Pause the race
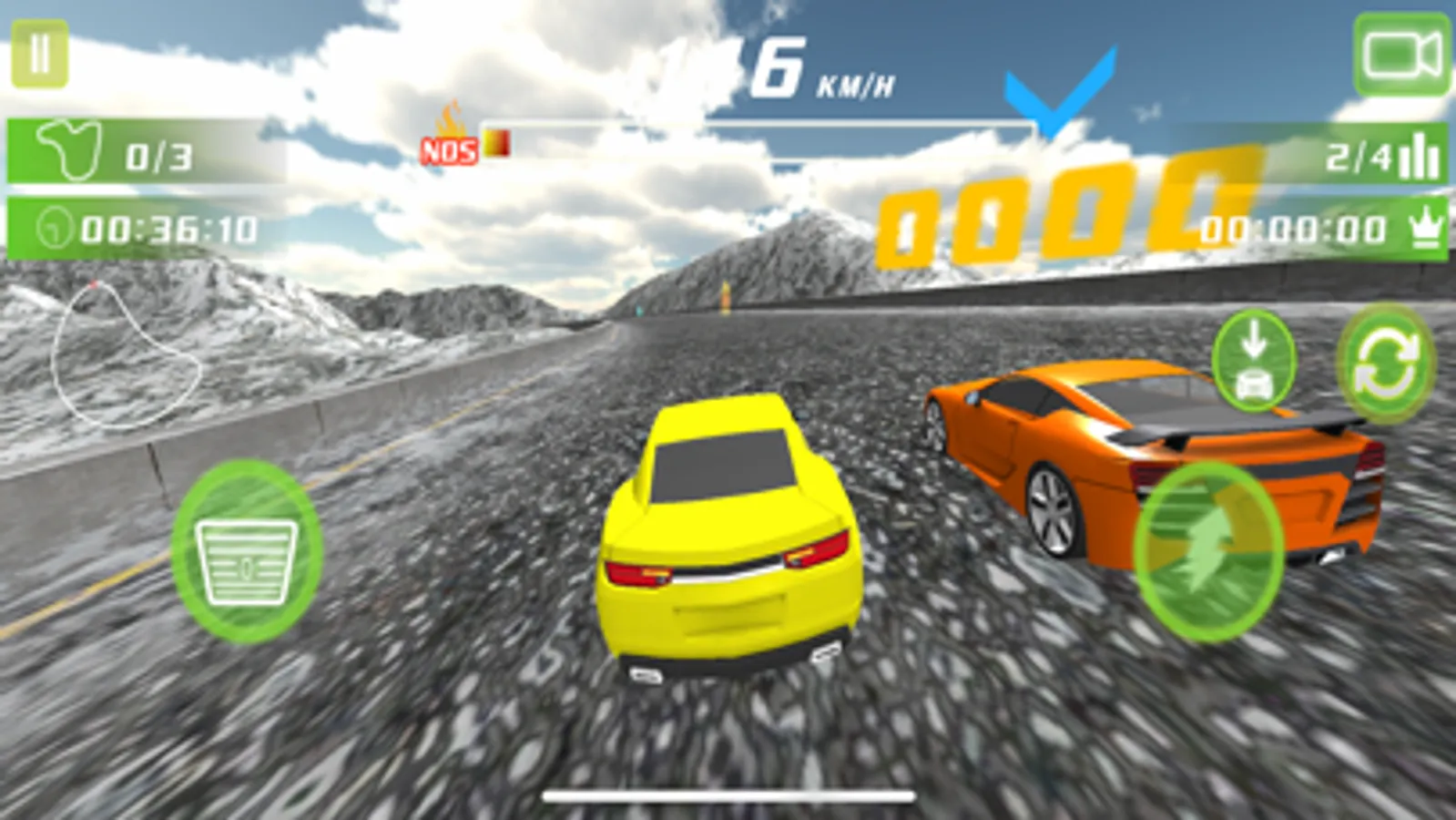The width and height of the screenshot is (1456, 820). [x=40, y=52]
